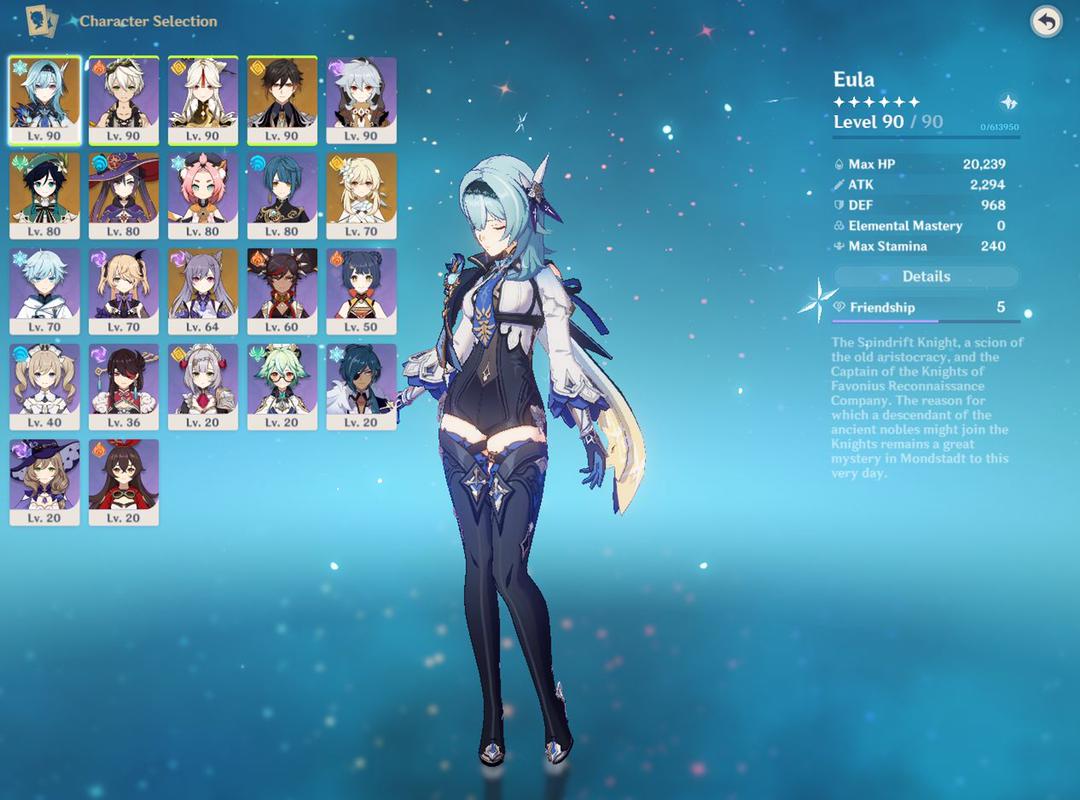
Task: Choose Chongyun's Lv. 70 tile
Action: 45,290
